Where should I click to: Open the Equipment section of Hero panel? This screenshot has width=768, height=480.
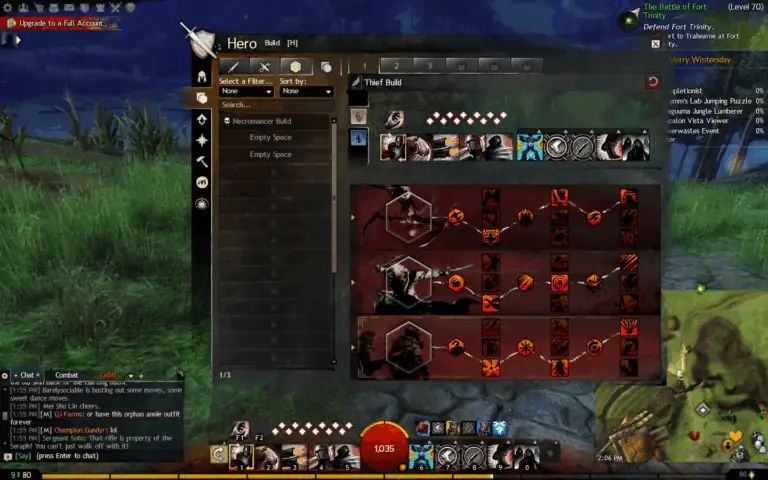pyautogui.click(x=202, y=77)
